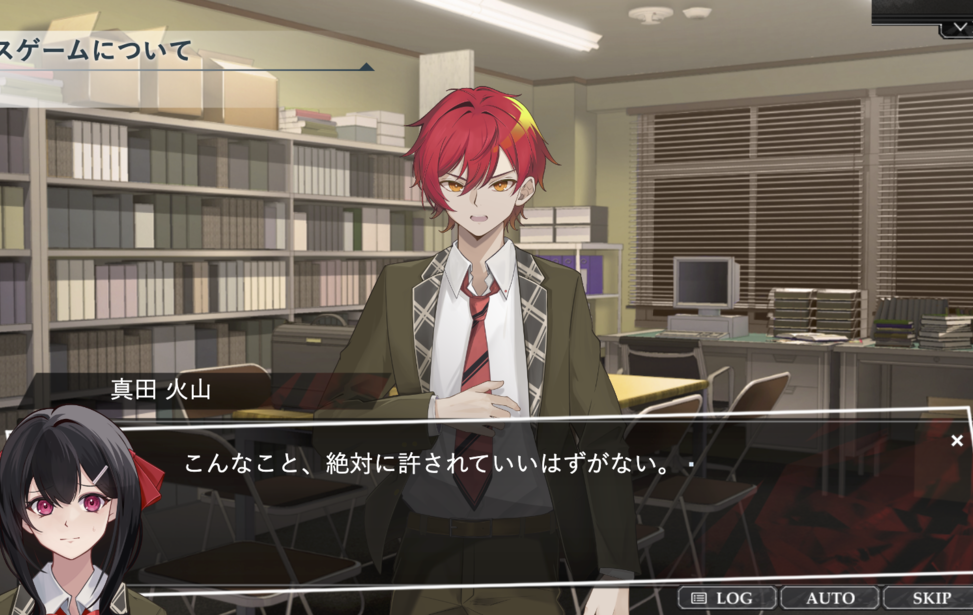973x615 pixels.
Task: Open the dialogue LOG
Action: 726,598
